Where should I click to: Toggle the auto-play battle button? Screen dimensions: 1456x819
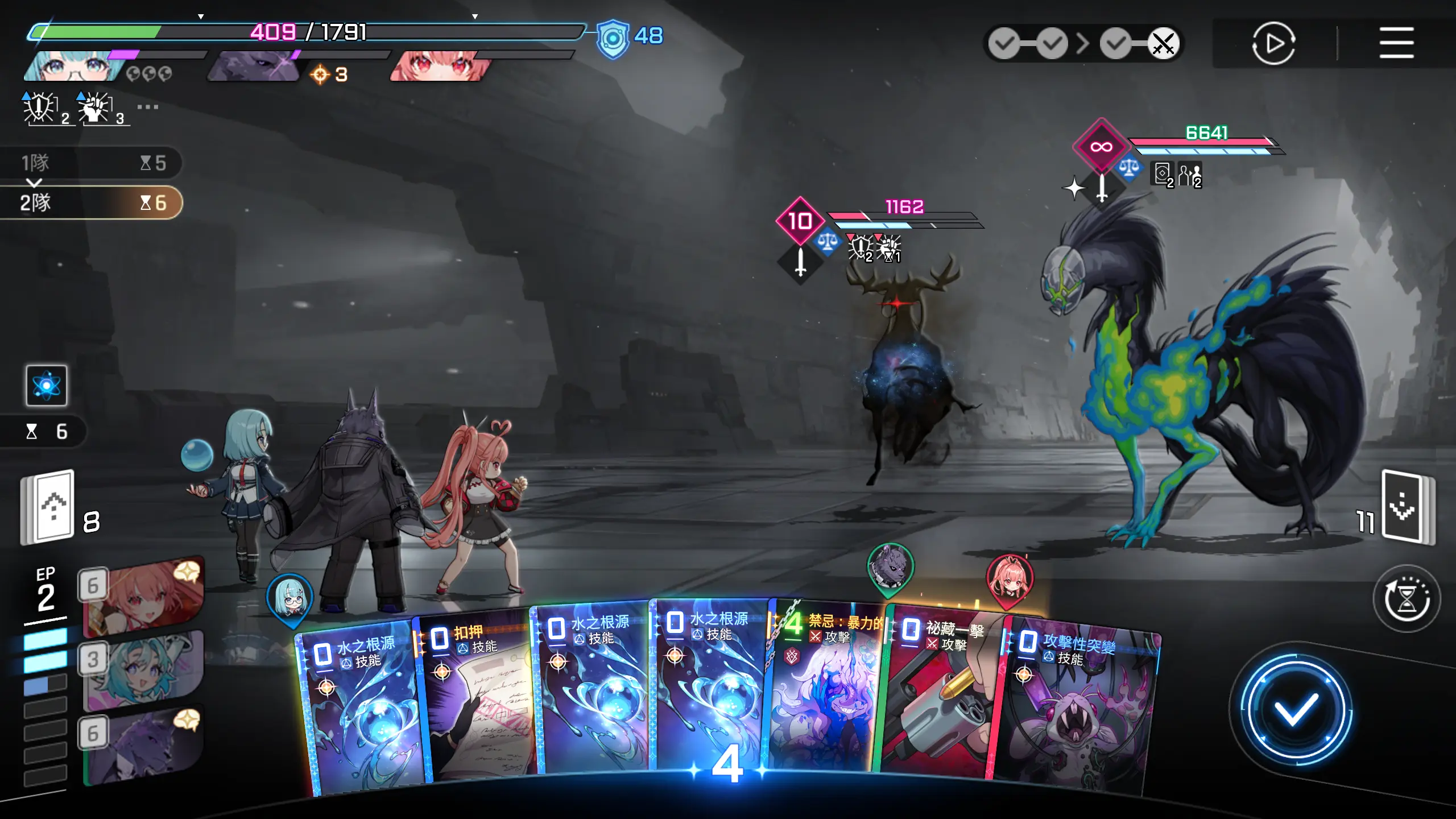pos(1273,43)
